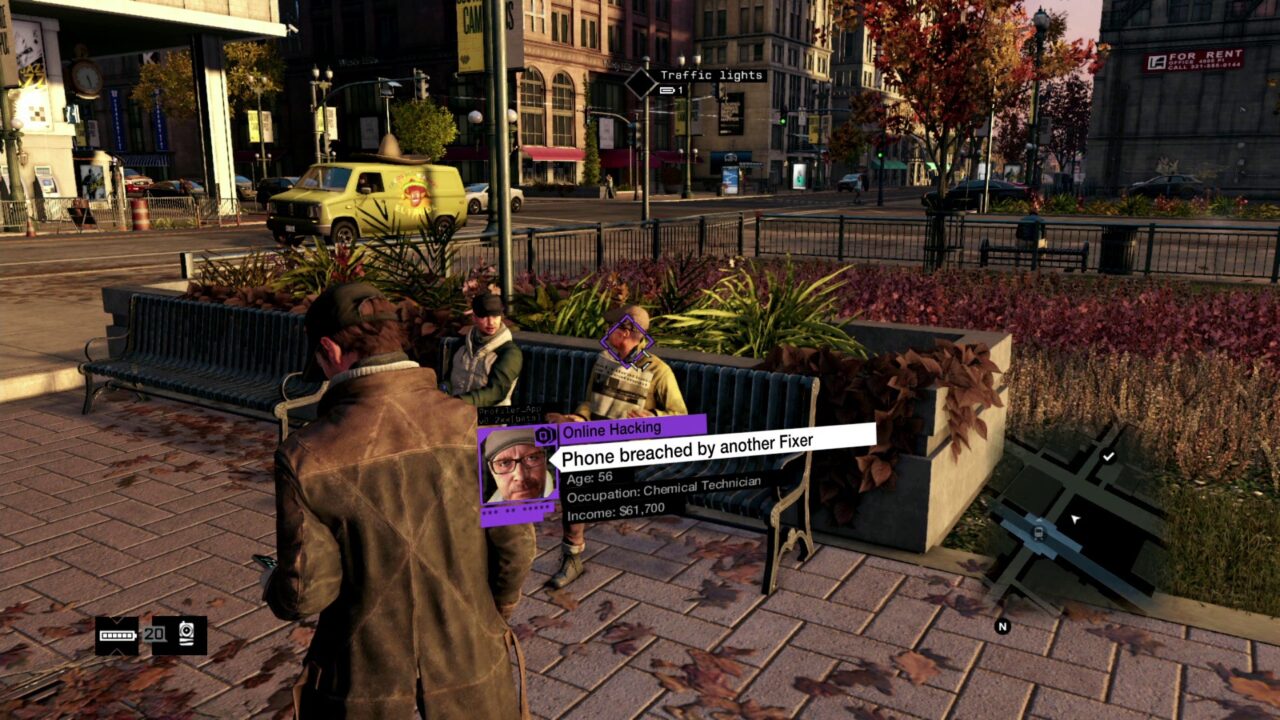This screenshot has height=720, width=1280.
Task: Click the player arrow on the minimap
Action: pos(1075,518)
